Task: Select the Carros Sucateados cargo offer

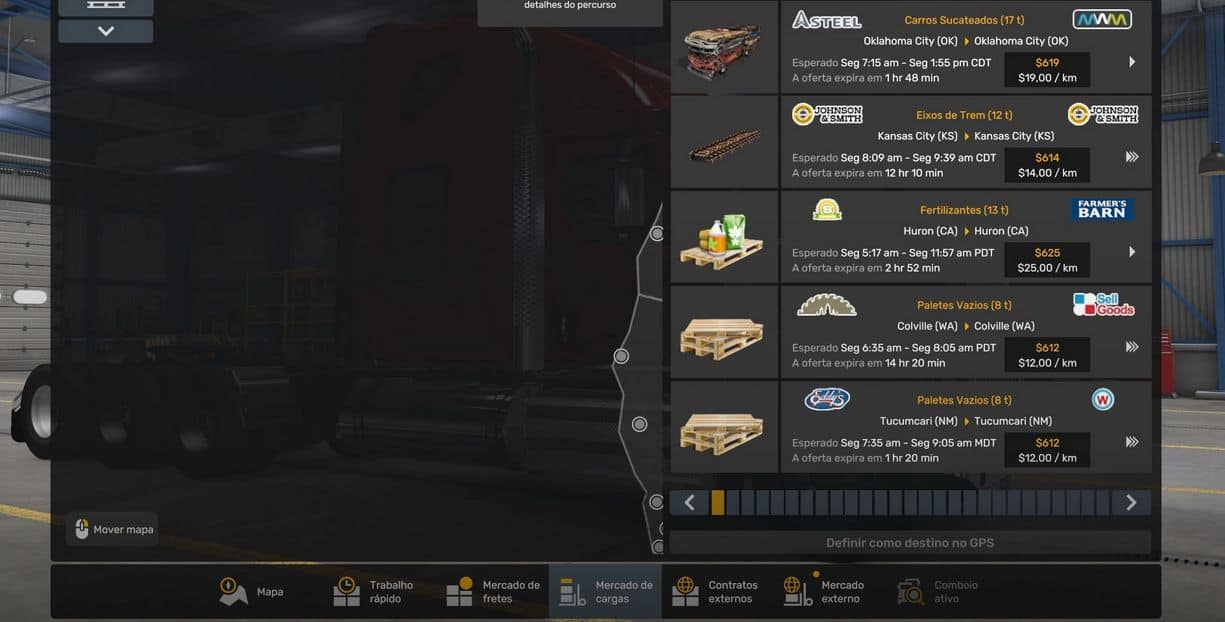Action: tap(965, 47)
